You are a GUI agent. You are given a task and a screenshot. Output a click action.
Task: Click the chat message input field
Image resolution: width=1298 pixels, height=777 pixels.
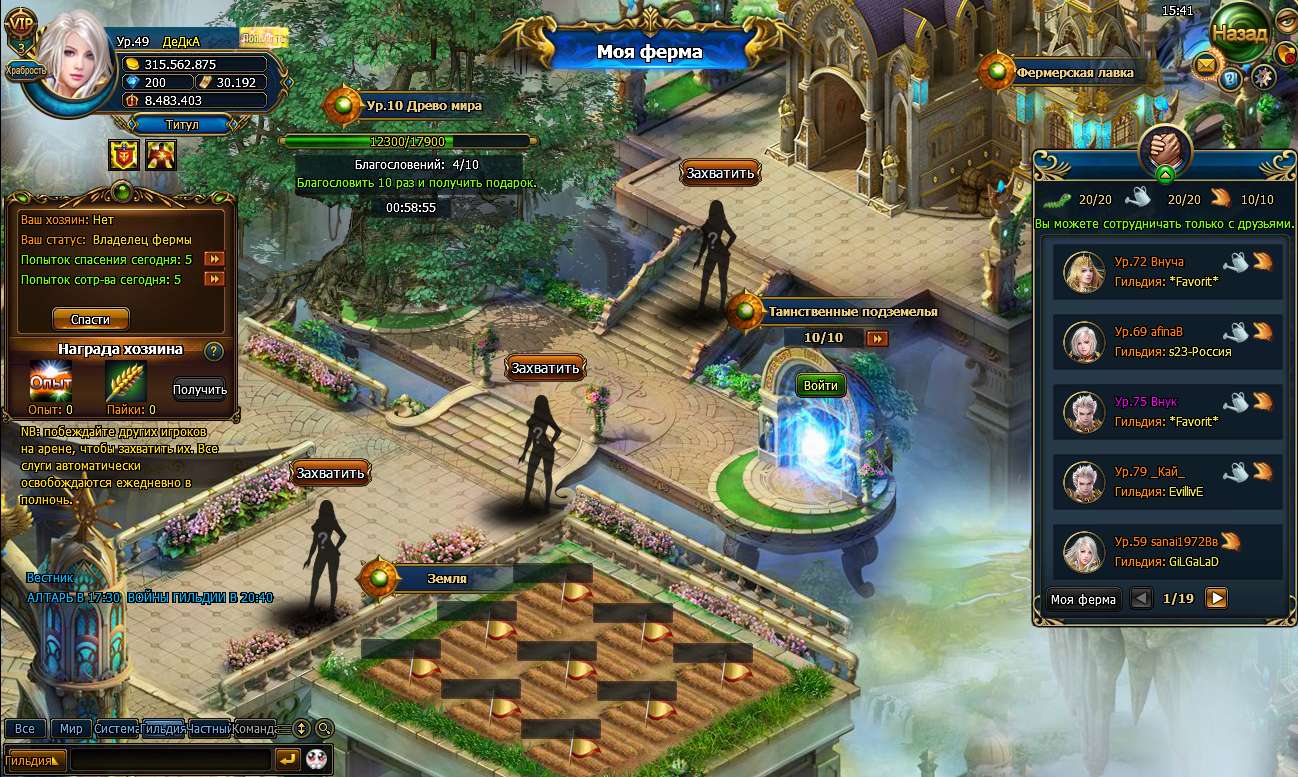170,759
